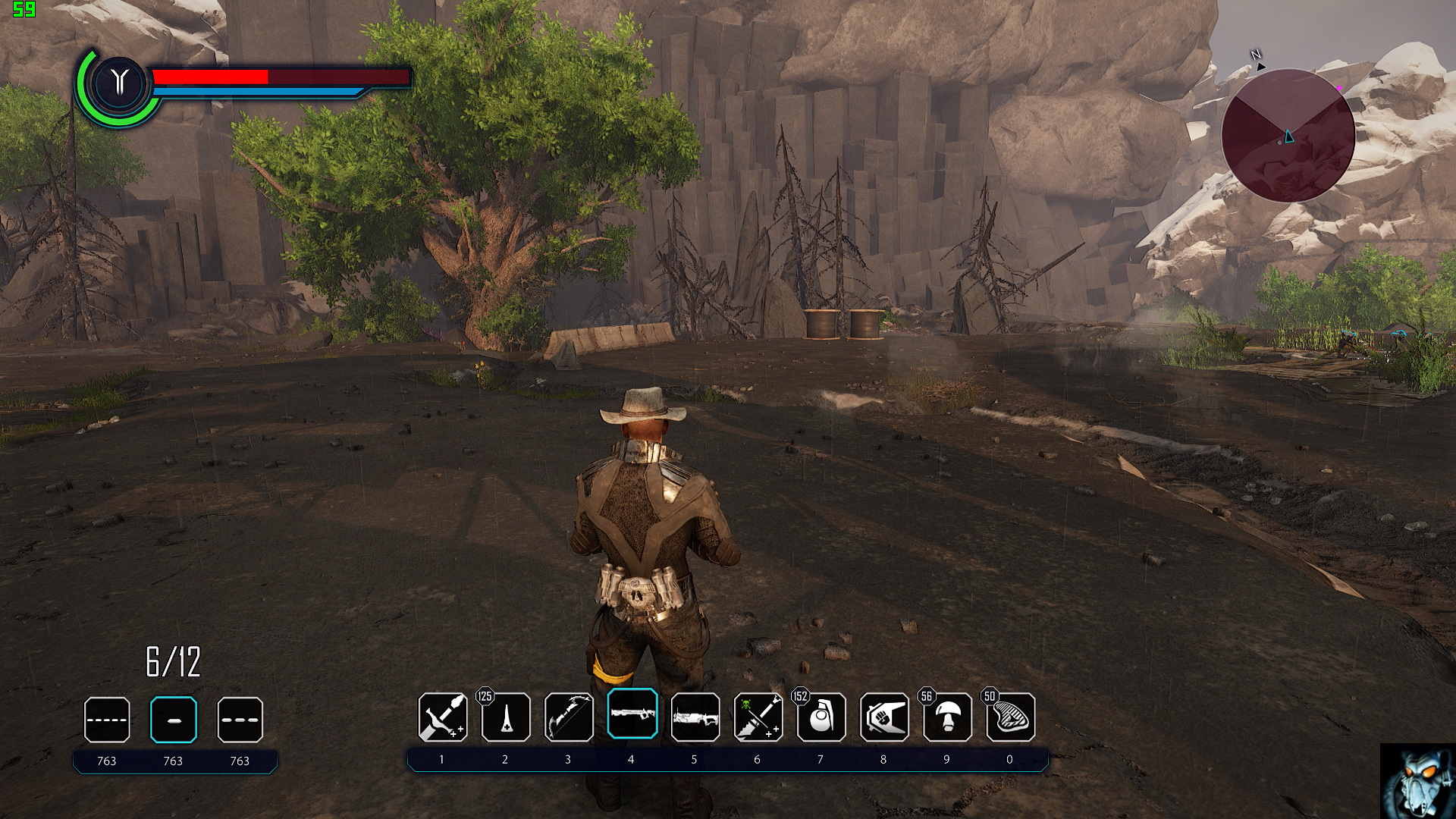This screenshot has width=1456, height=819.
Task: Use the raw meat steak item
Action: (x=1010, y=717)
